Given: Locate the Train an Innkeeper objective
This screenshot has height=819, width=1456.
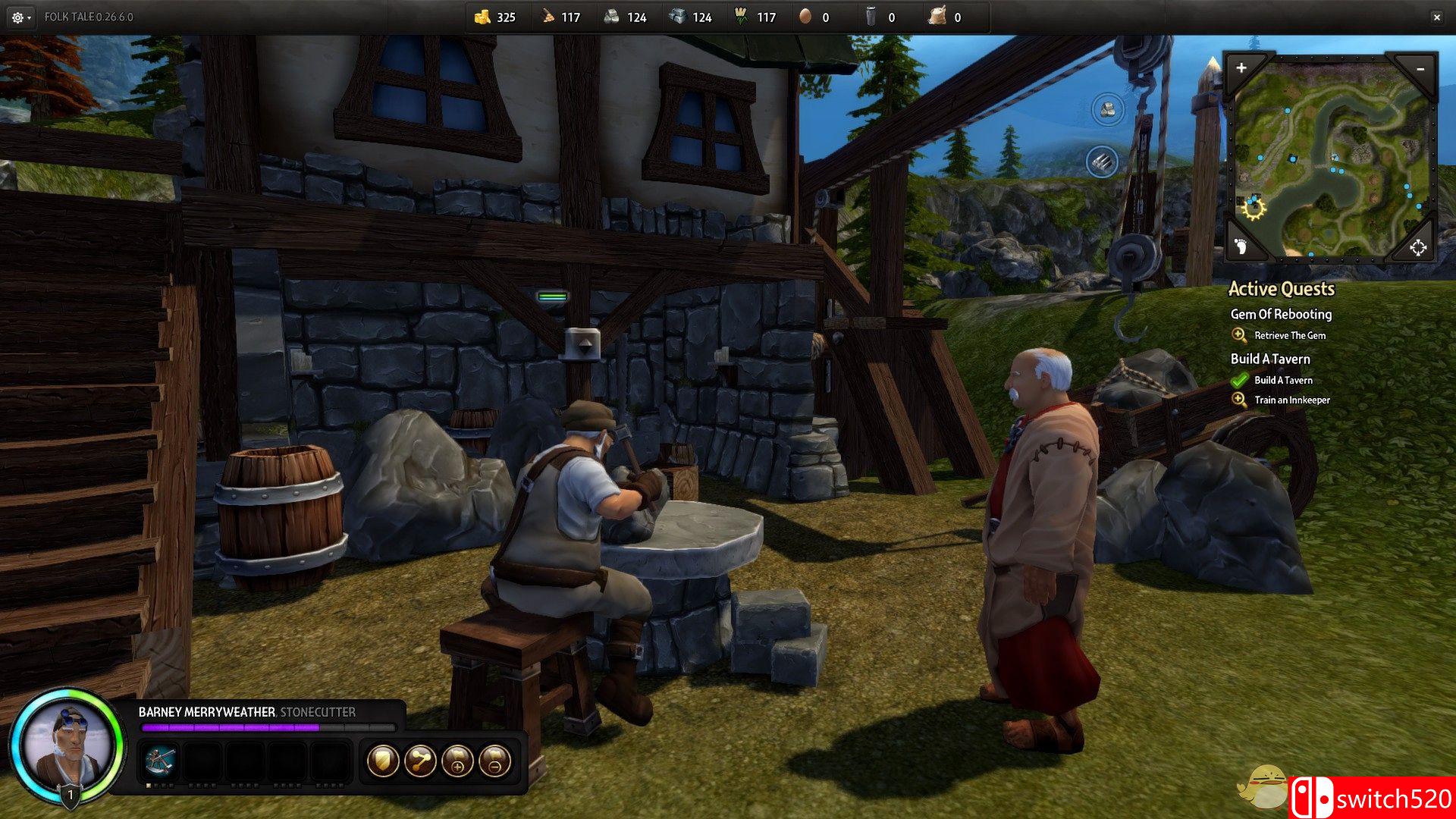Looking at the screenshot, I should point(1291,400).
